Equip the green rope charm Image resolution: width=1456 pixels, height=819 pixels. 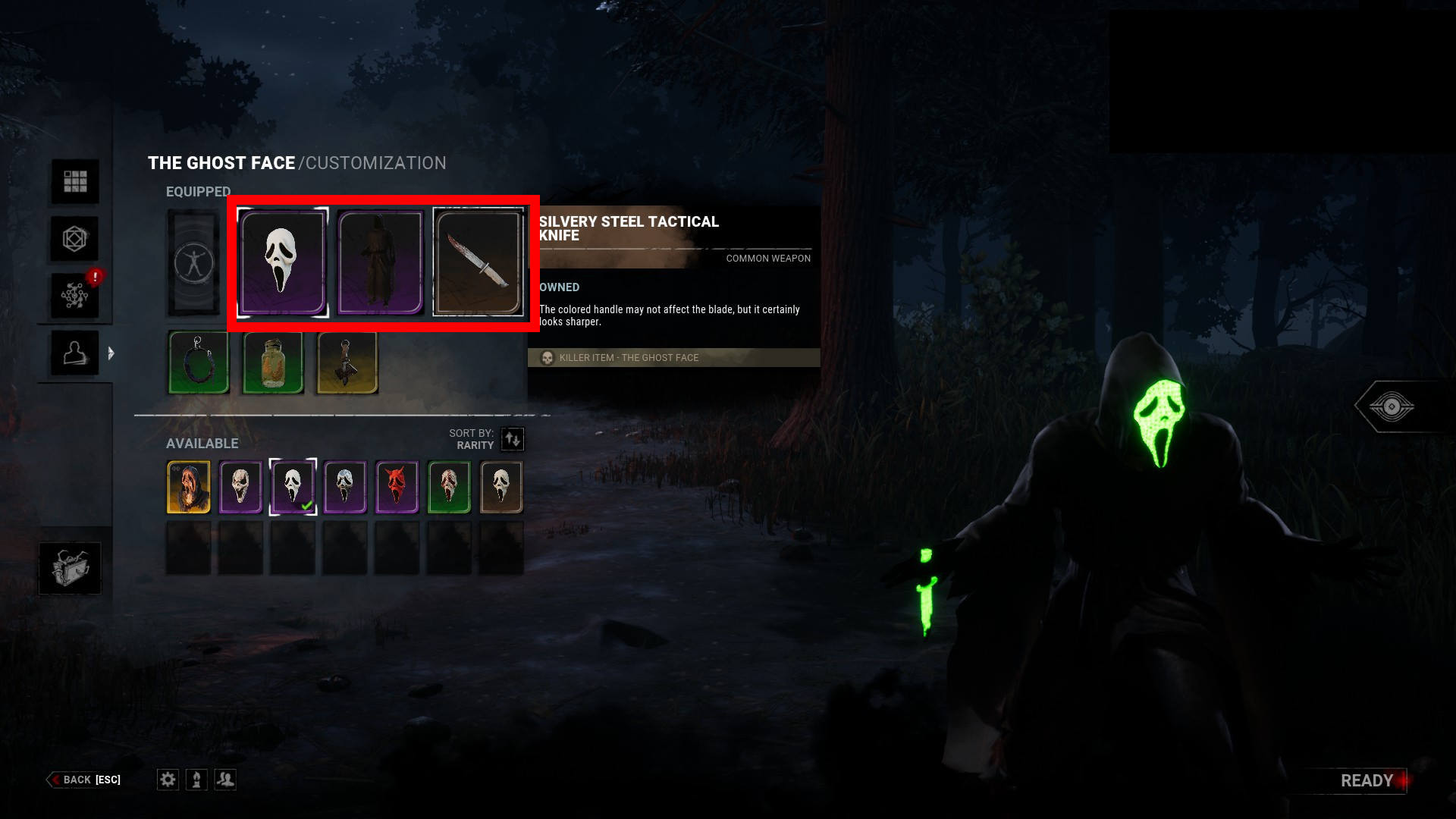coord(198,364)
